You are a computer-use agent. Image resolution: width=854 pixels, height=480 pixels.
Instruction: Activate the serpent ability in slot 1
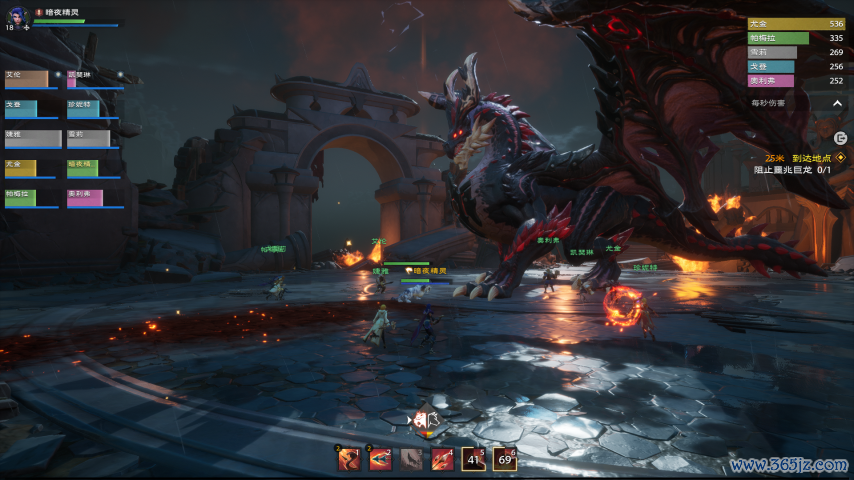pyautogui.click(x=349, y=459)
